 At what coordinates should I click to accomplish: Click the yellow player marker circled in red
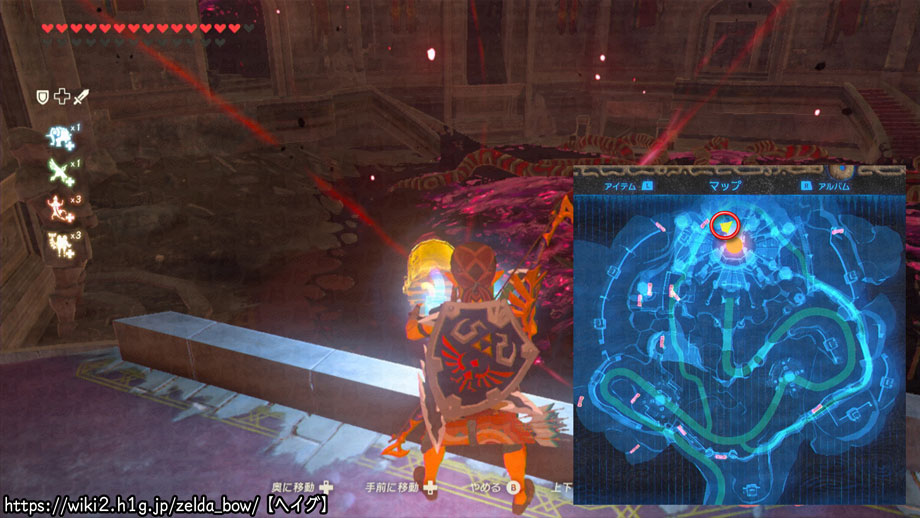click(721, 227)
